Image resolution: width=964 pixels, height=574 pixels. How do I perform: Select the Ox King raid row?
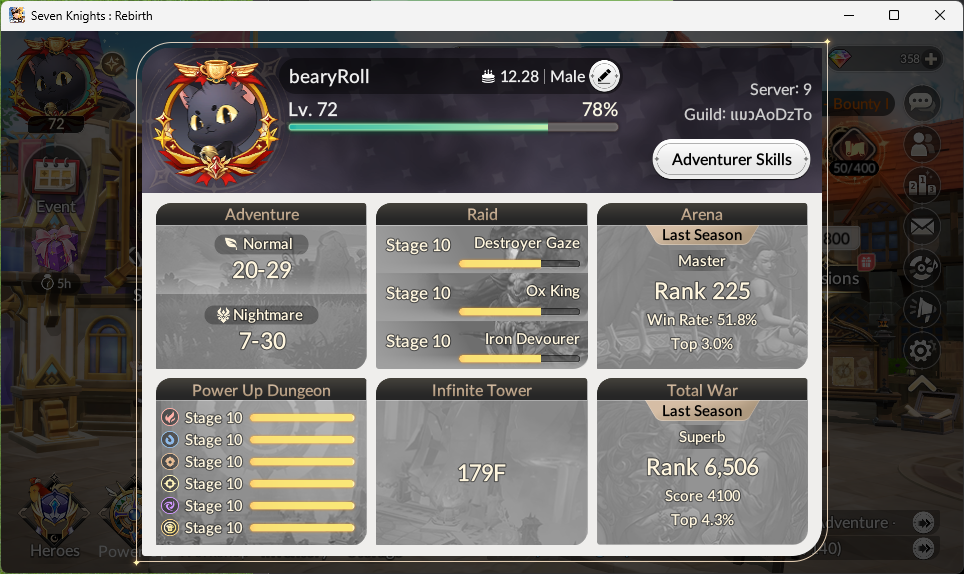[x=482, y=298]
